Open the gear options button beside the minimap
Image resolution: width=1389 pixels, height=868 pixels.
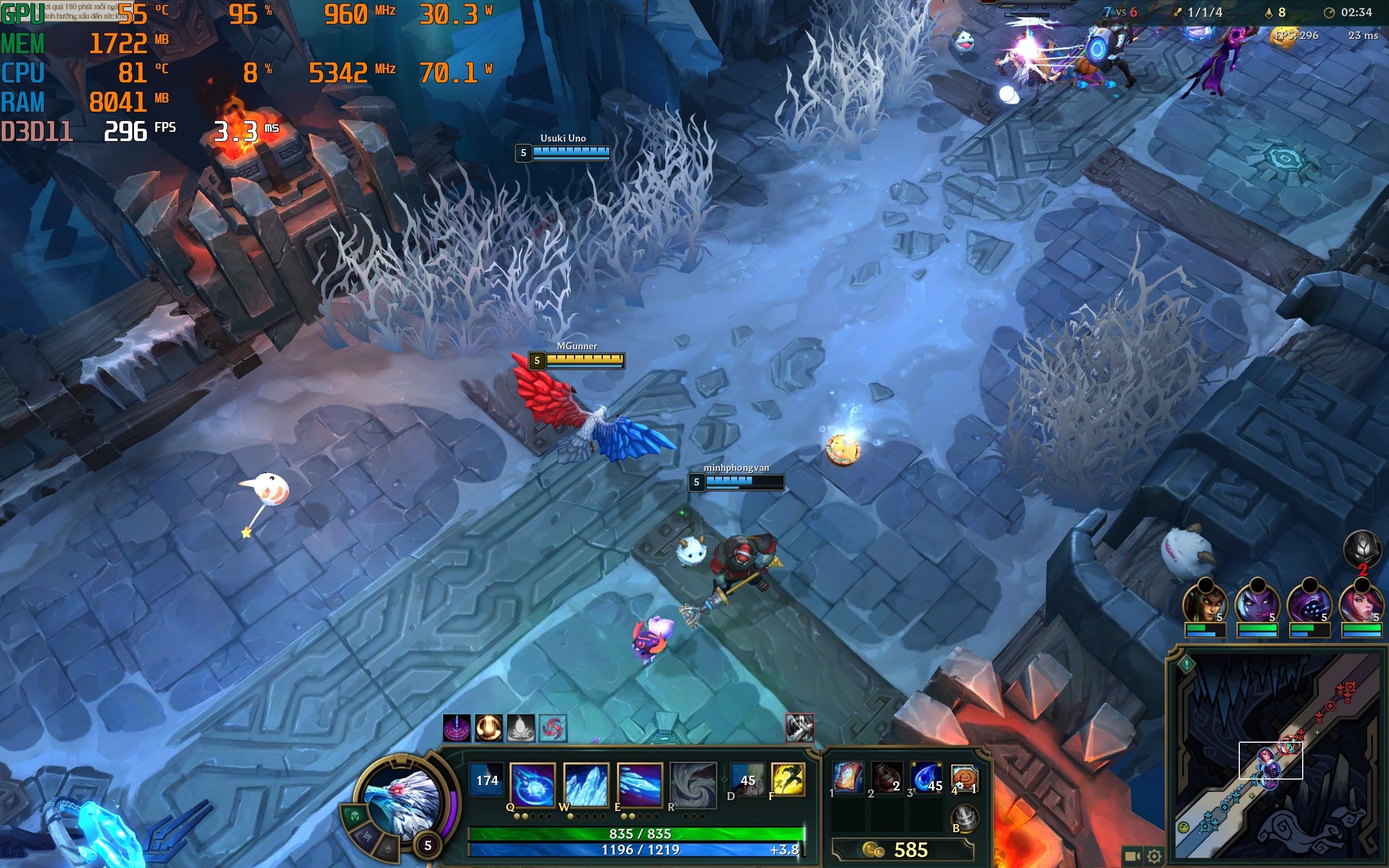point(1155,856)
